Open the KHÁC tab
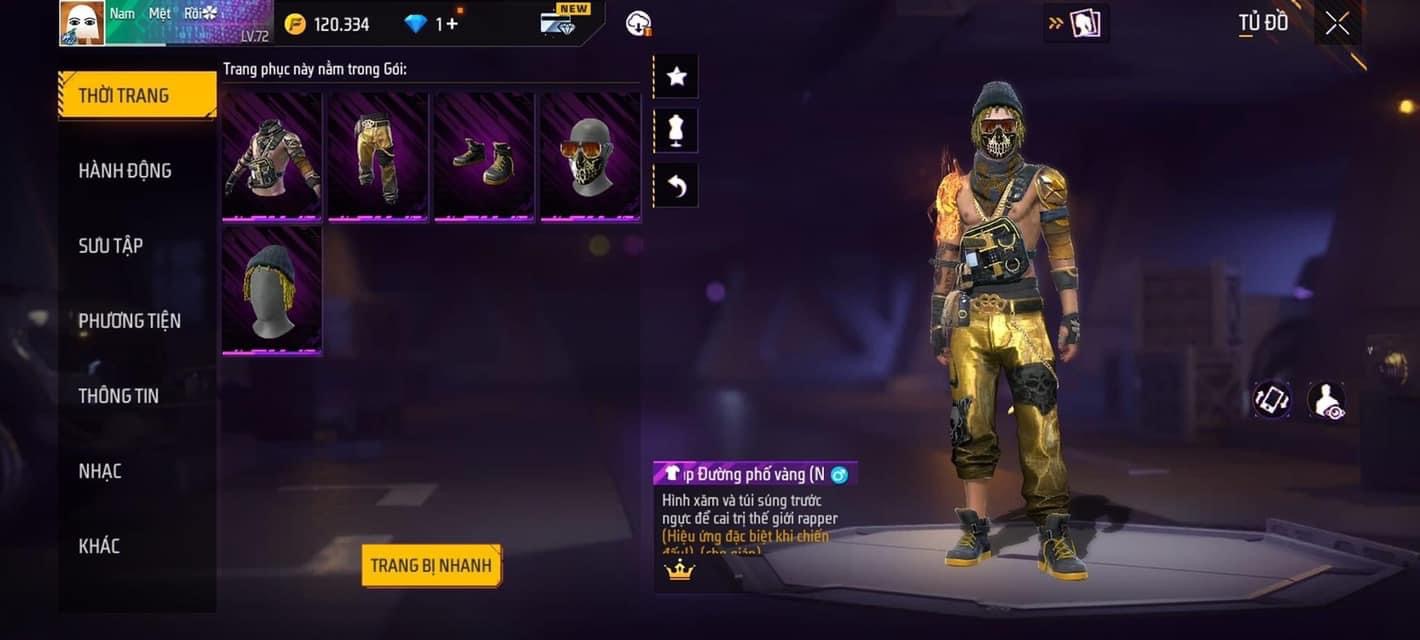The width and height of the screenshot is (1420, 640). click(x=100, y=546)
